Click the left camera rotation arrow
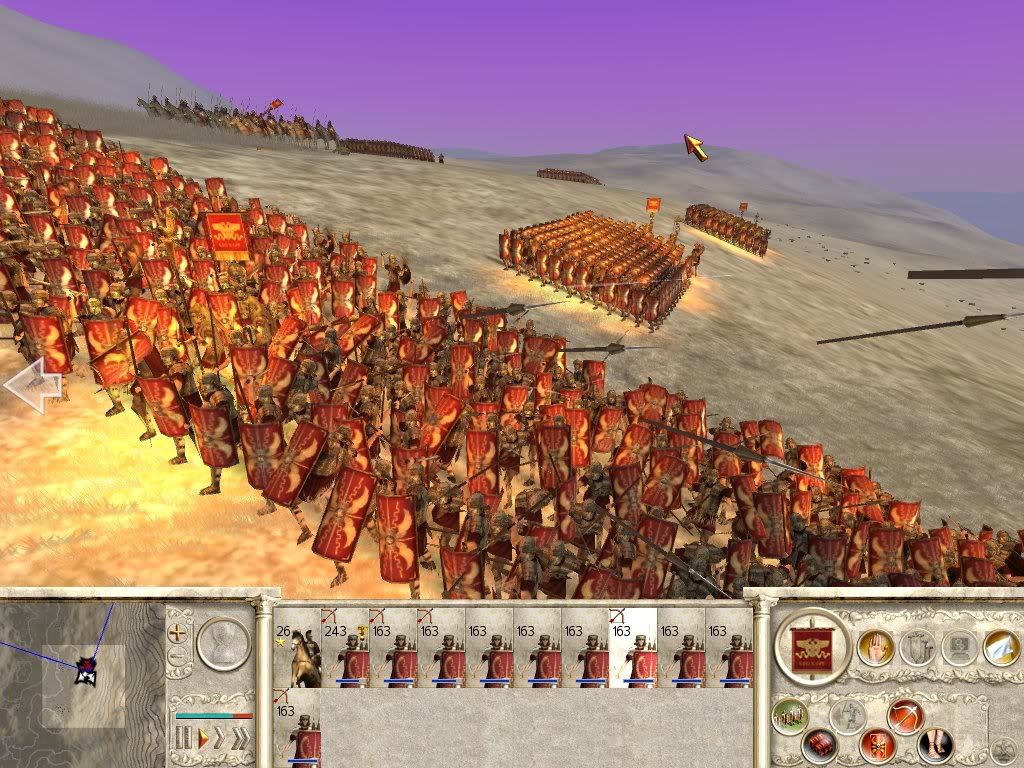This screenshot has width=1024, height=768. point(32,385)
